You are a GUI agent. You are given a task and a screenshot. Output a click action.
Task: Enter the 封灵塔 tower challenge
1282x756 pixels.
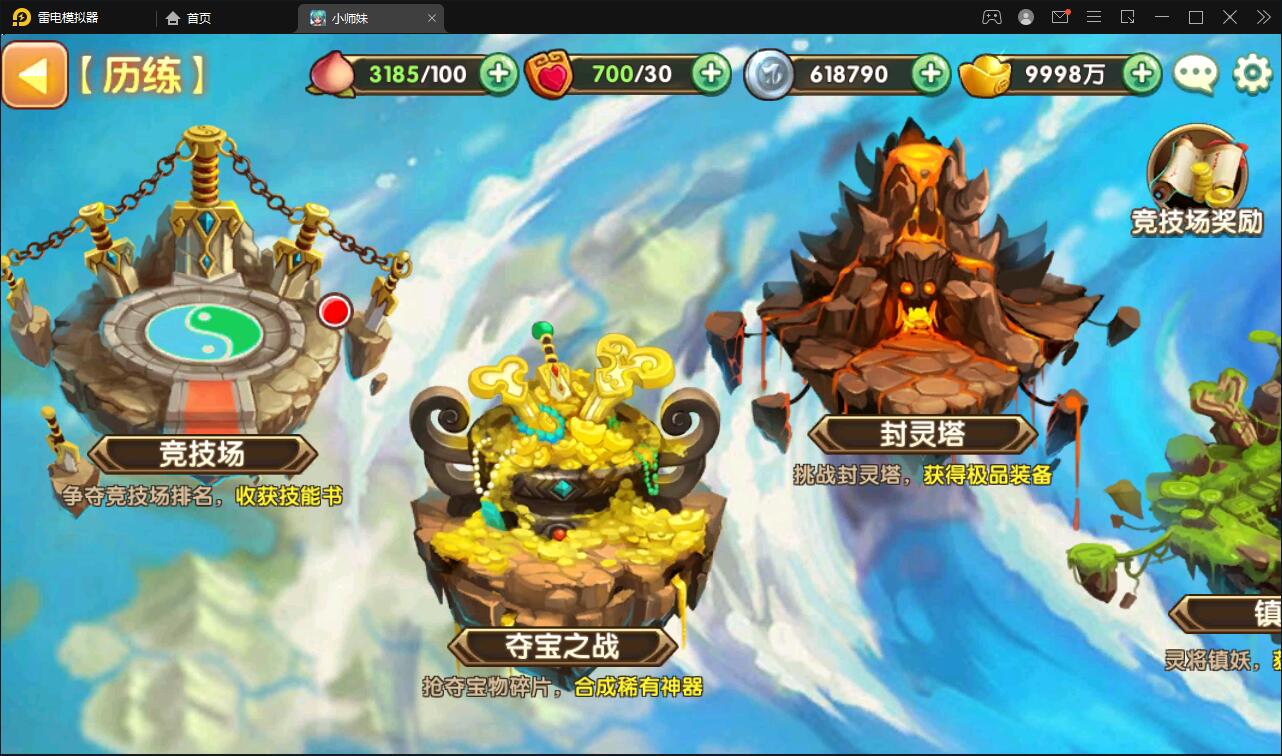coord(920,320)
